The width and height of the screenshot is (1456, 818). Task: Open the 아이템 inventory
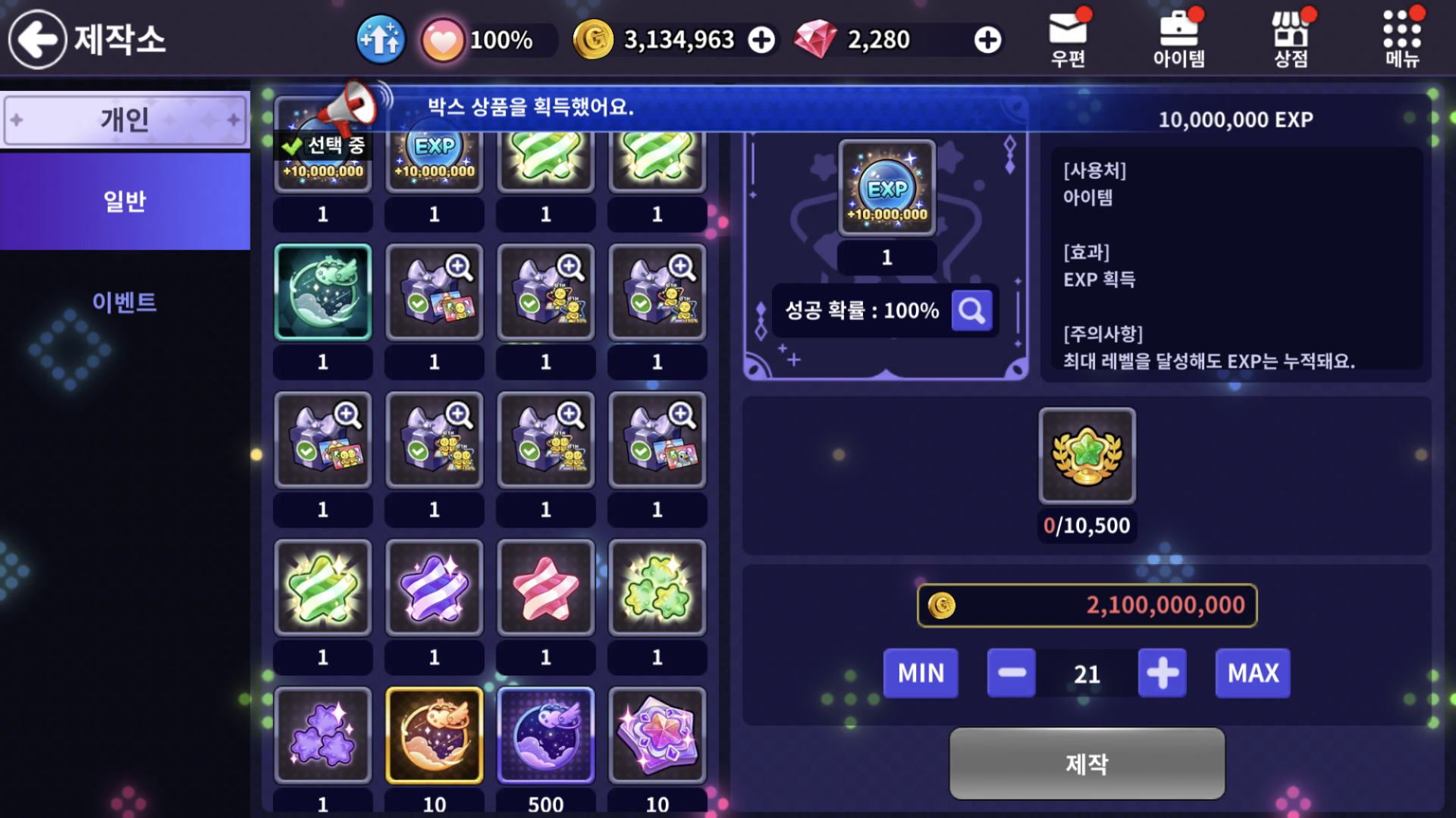[x=1178, y=39]
